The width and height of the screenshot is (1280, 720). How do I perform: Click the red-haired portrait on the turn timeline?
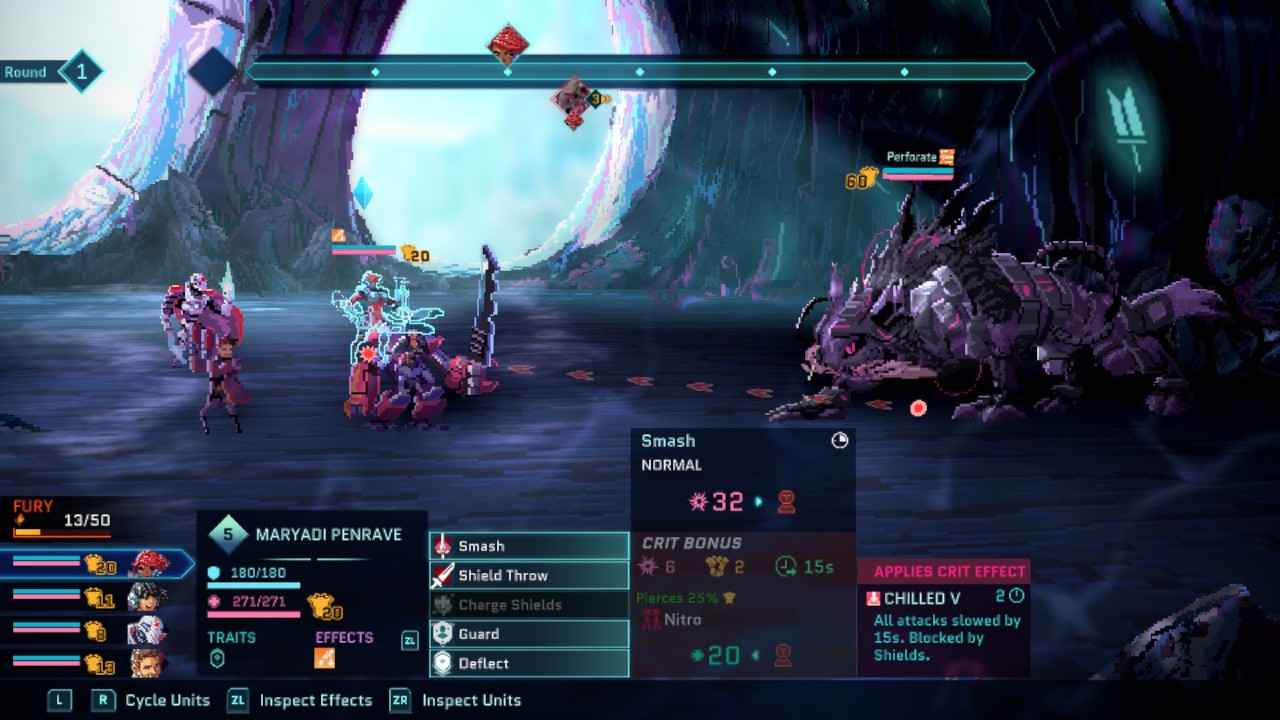pyautogui.click(x=507, y=45)
